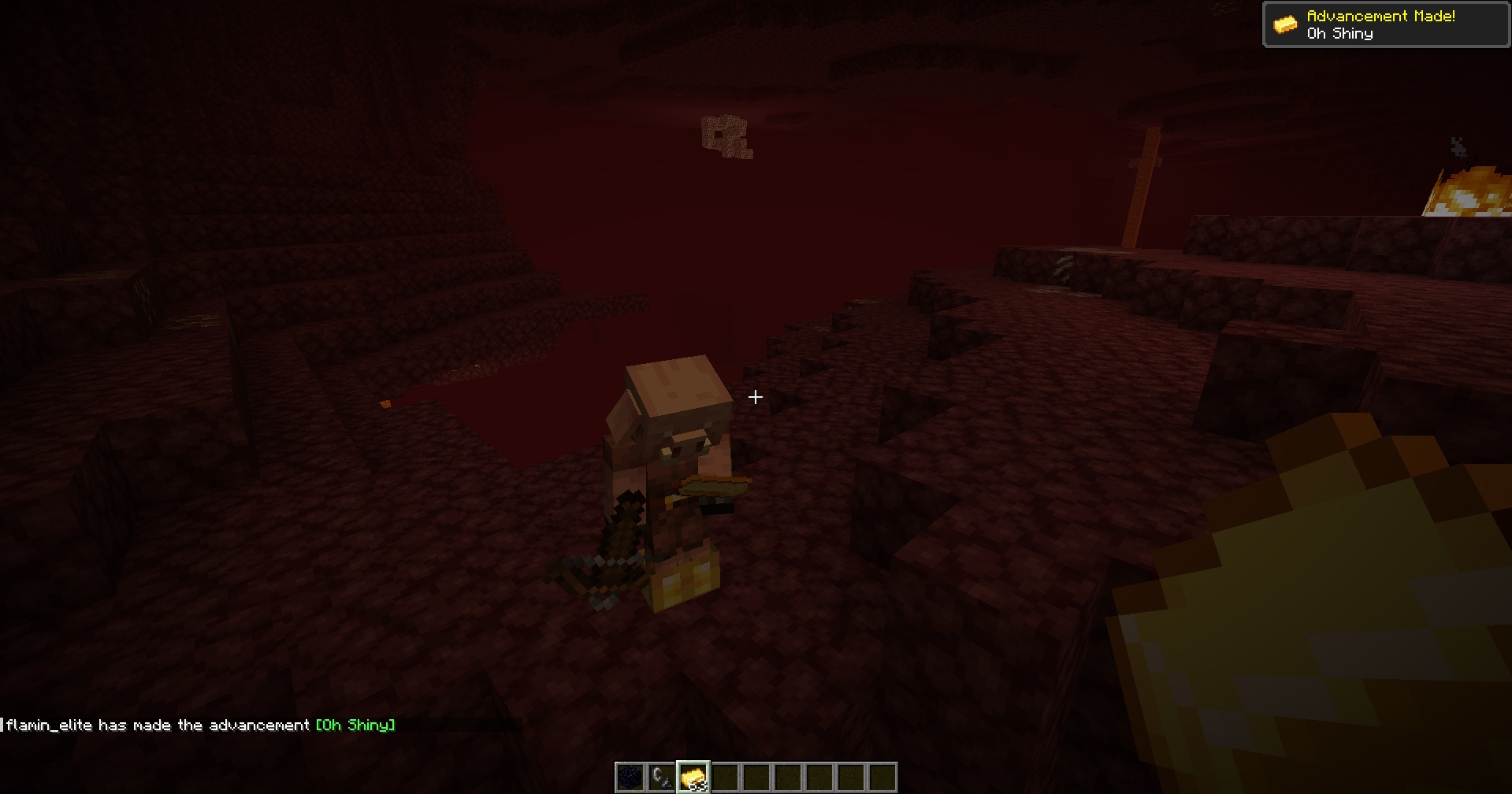Select the flint and steel in the hotbar
The height and width of the screenshot is (794, 1512).
tap(660, 776)
